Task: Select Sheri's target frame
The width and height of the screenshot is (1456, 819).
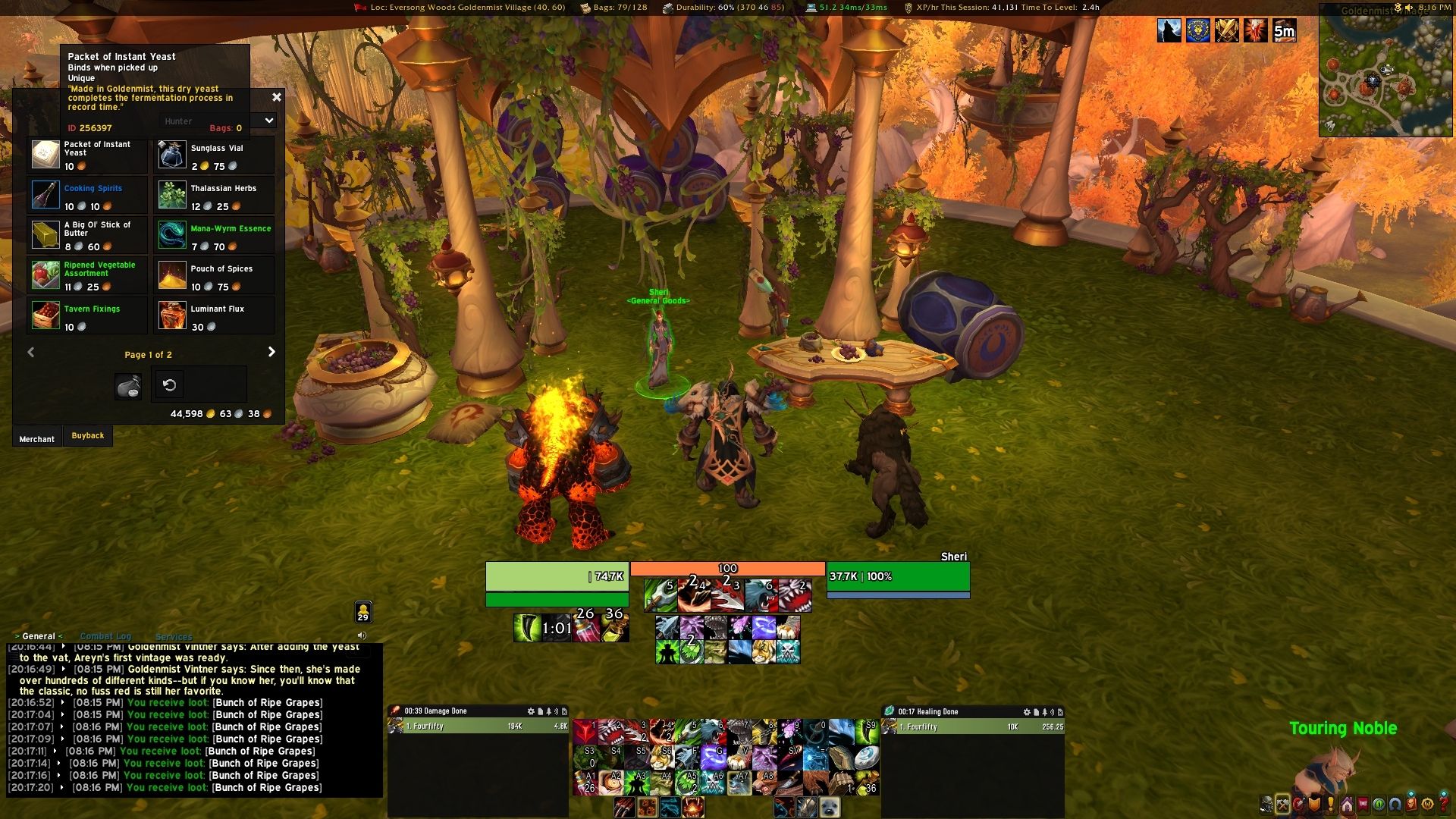Action: point(898,577)
